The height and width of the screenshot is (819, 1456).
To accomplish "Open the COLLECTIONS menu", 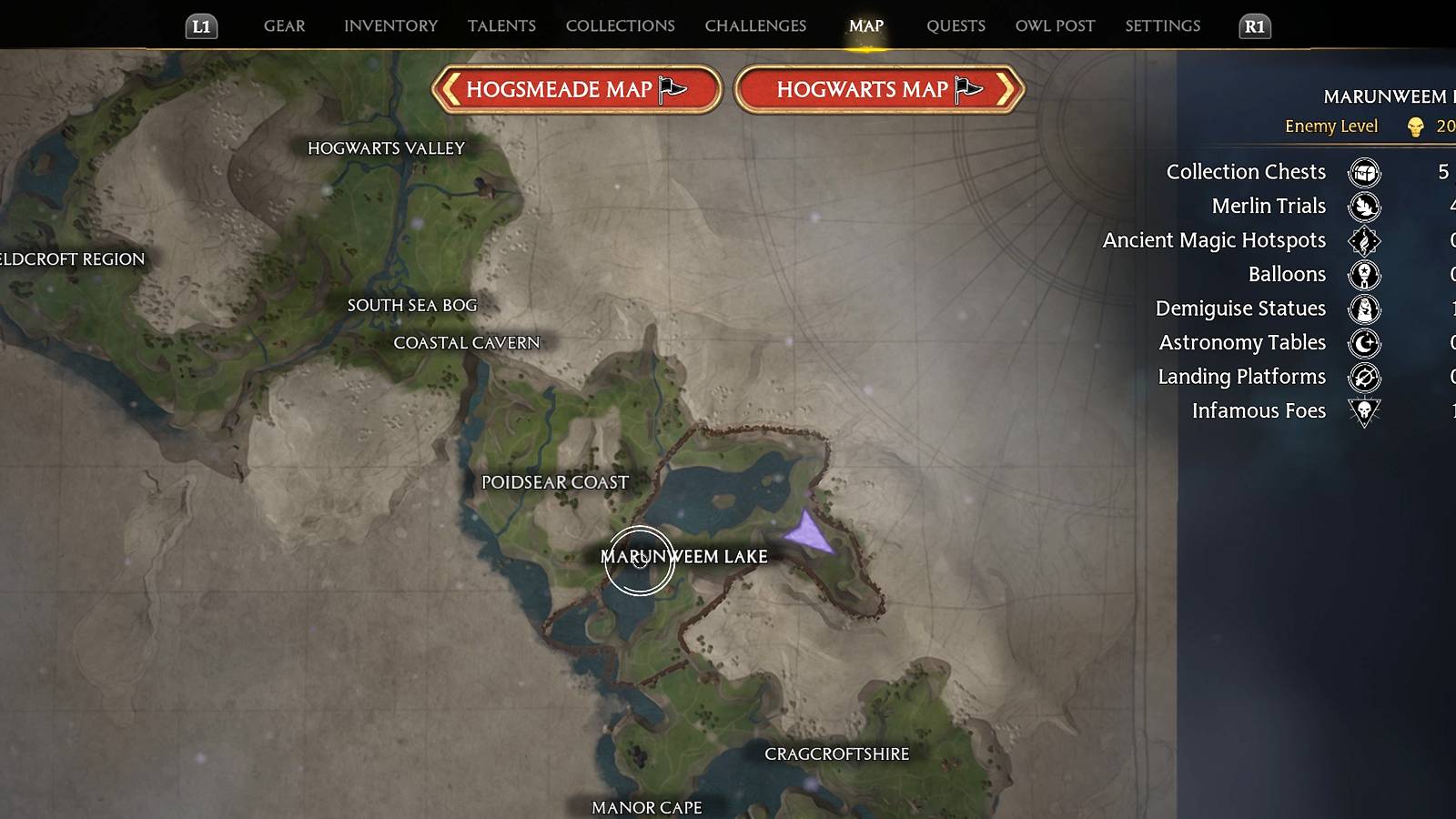I will click(x=619, y=25).
